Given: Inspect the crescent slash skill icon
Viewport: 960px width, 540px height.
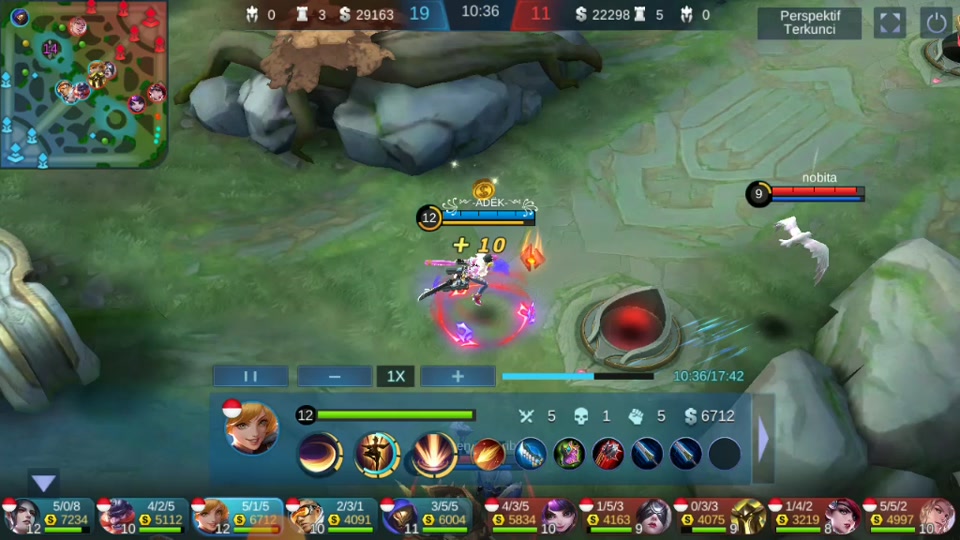Looking at the screenshot, I should [x=319, y=453].
